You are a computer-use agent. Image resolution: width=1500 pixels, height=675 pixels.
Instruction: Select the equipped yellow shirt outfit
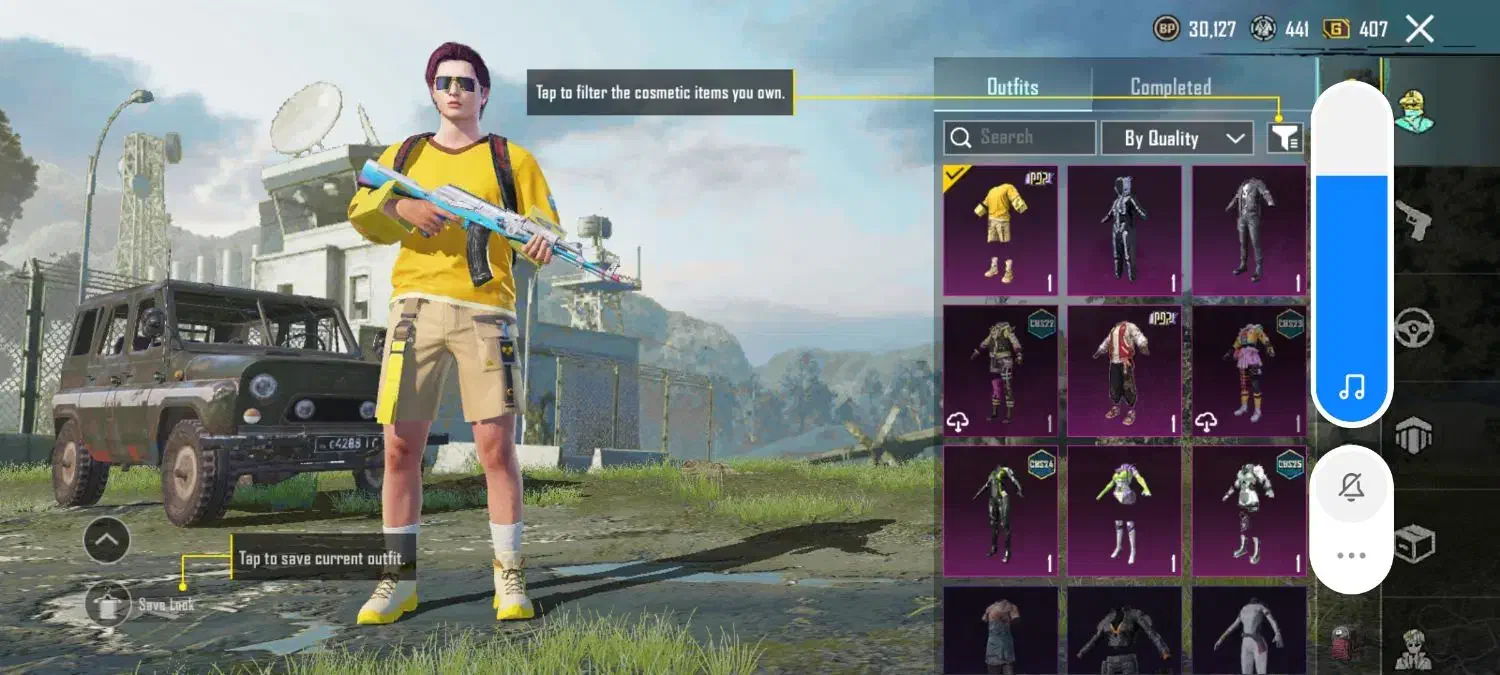[x=1000, y=231]
